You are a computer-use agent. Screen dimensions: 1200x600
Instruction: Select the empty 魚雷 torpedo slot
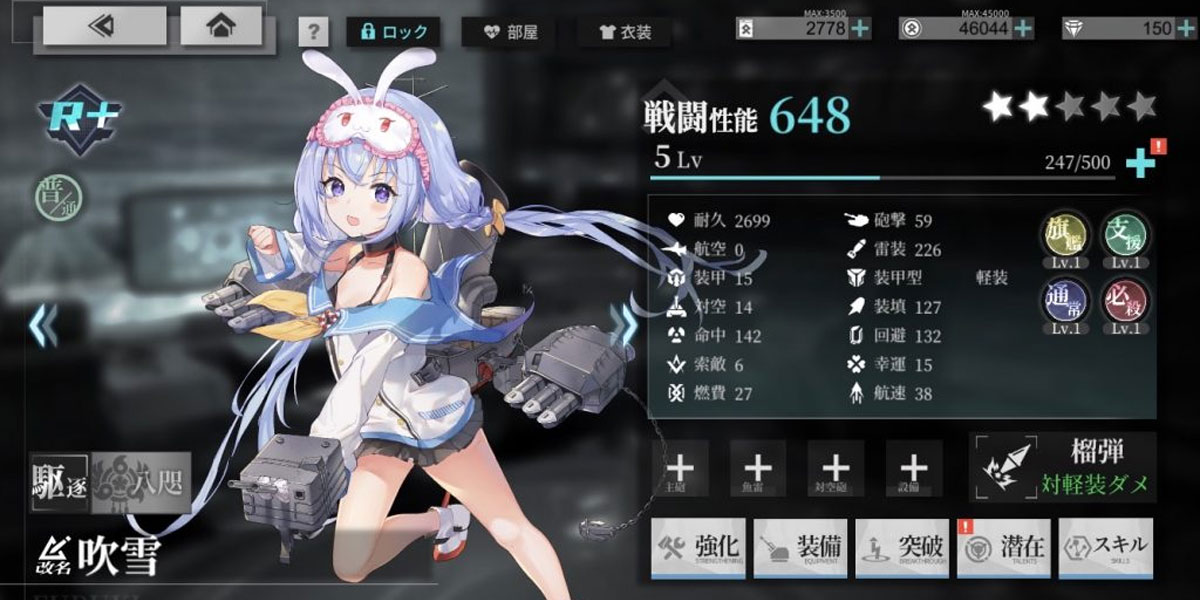pos(758,467)
